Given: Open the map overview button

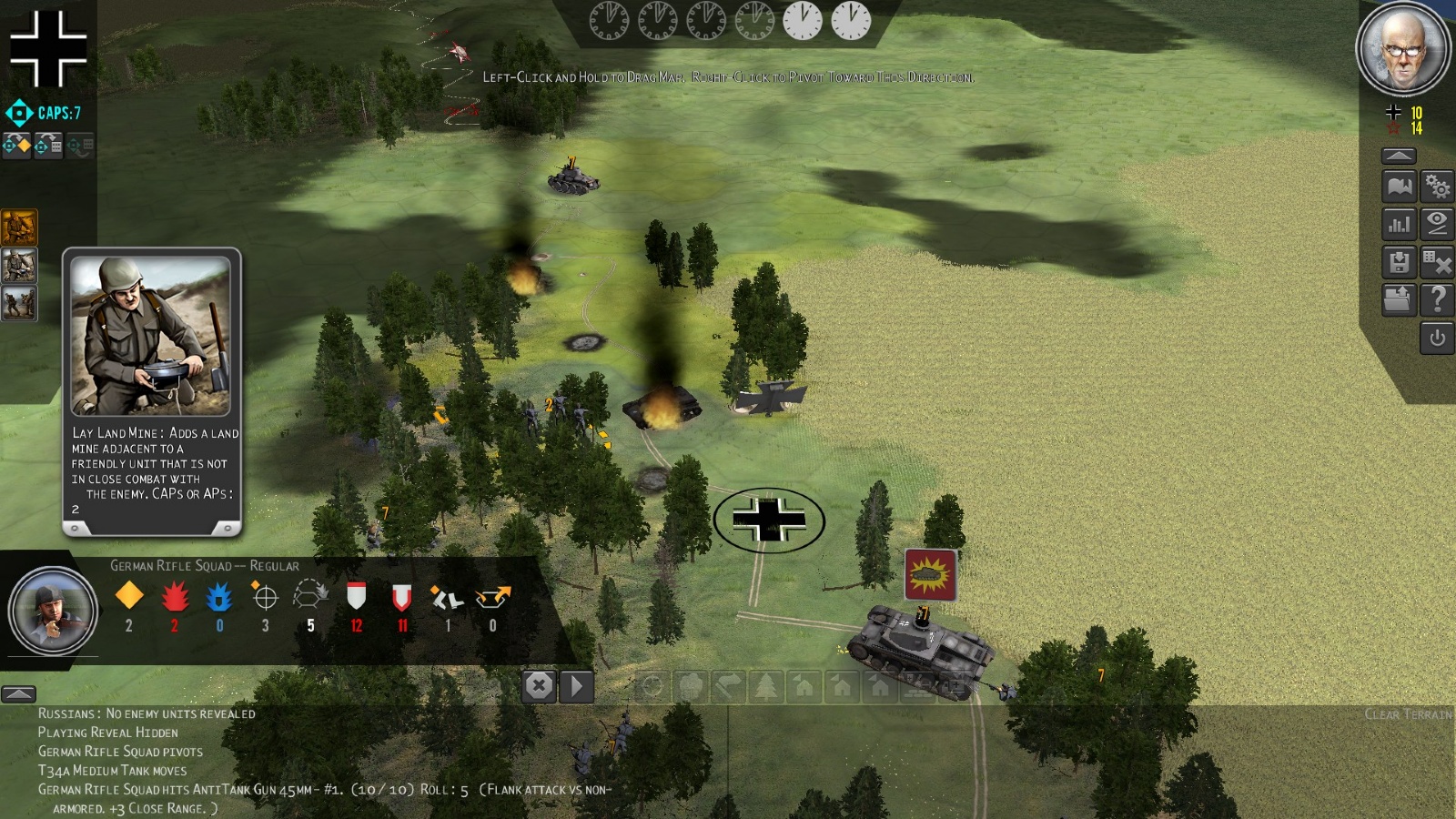Looking at the screenshot, I should pyautogui.click(x=1399, y=187).
